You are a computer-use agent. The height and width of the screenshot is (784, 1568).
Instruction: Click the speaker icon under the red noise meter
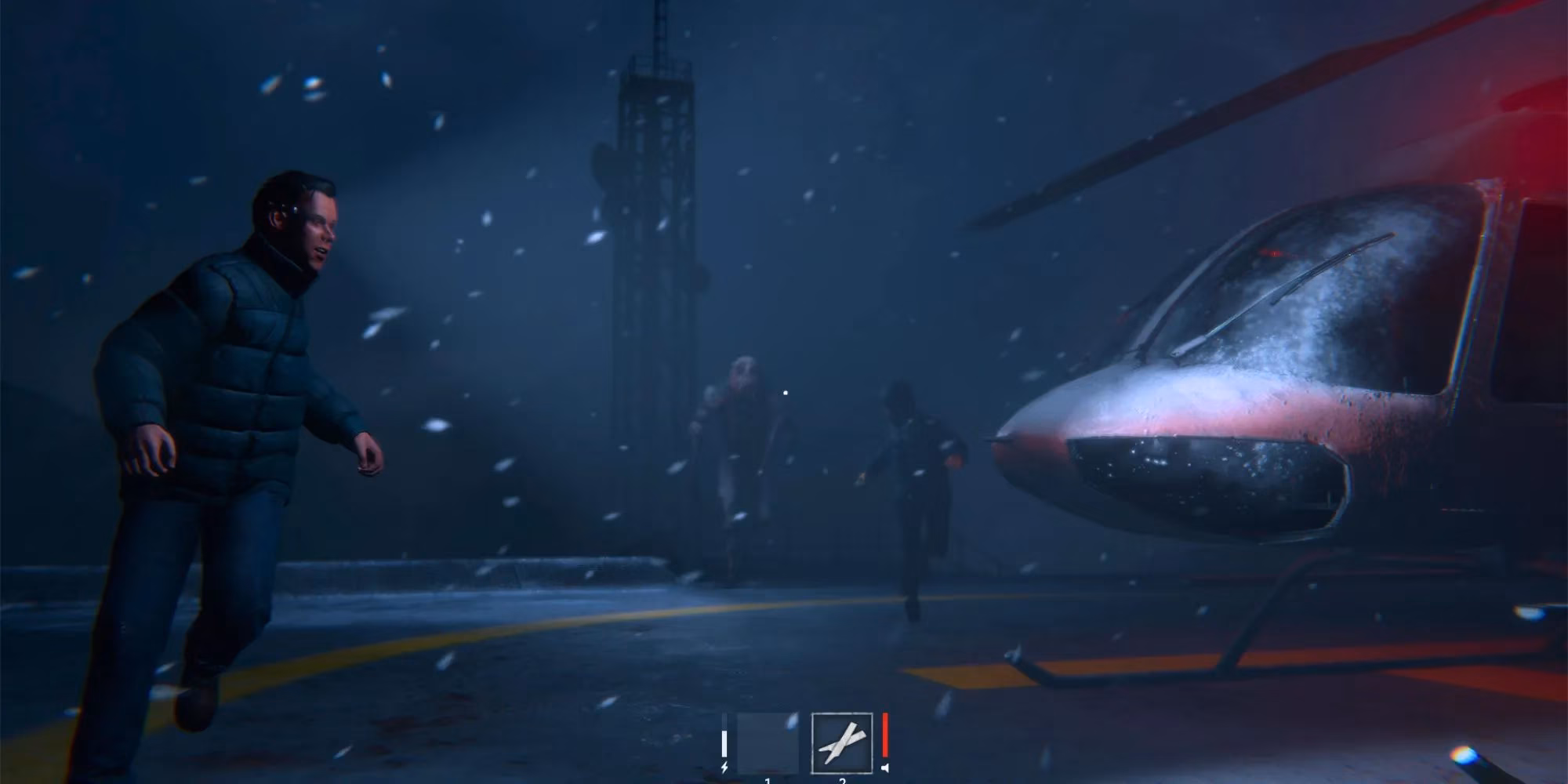(x=886, y=769)
